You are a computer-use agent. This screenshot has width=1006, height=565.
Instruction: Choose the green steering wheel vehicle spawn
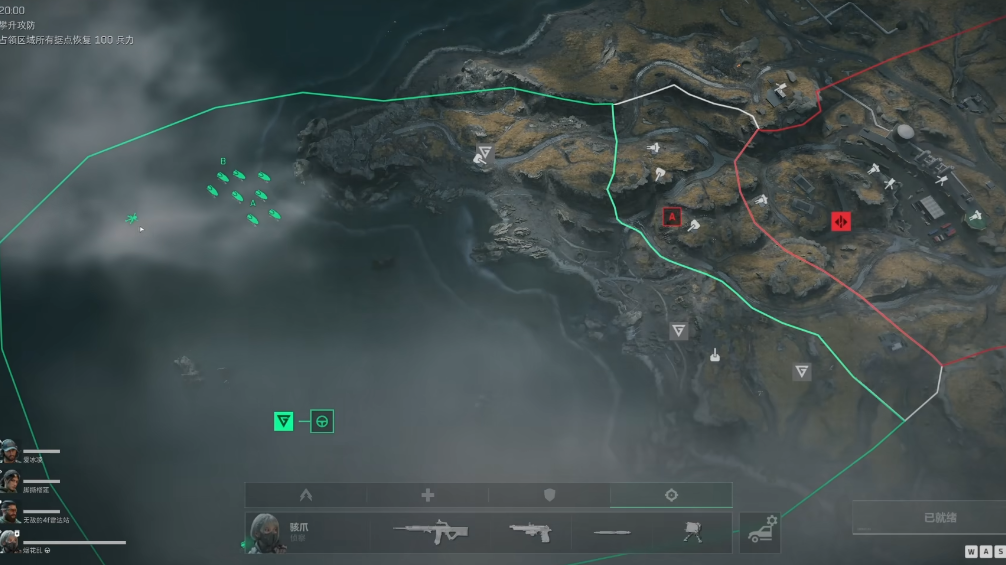click(322, 421)
